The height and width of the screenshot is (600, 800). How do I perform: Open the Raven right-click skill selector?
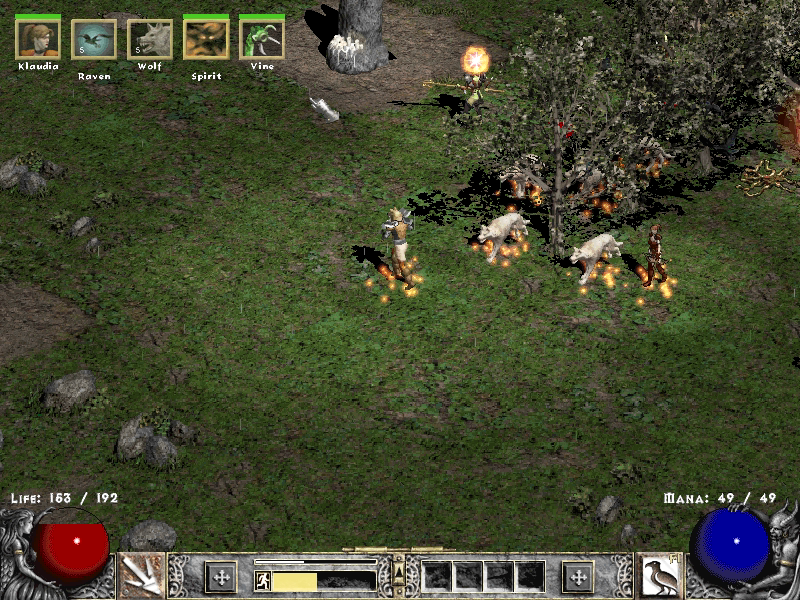pyautogui.click(x=659, y=575)
